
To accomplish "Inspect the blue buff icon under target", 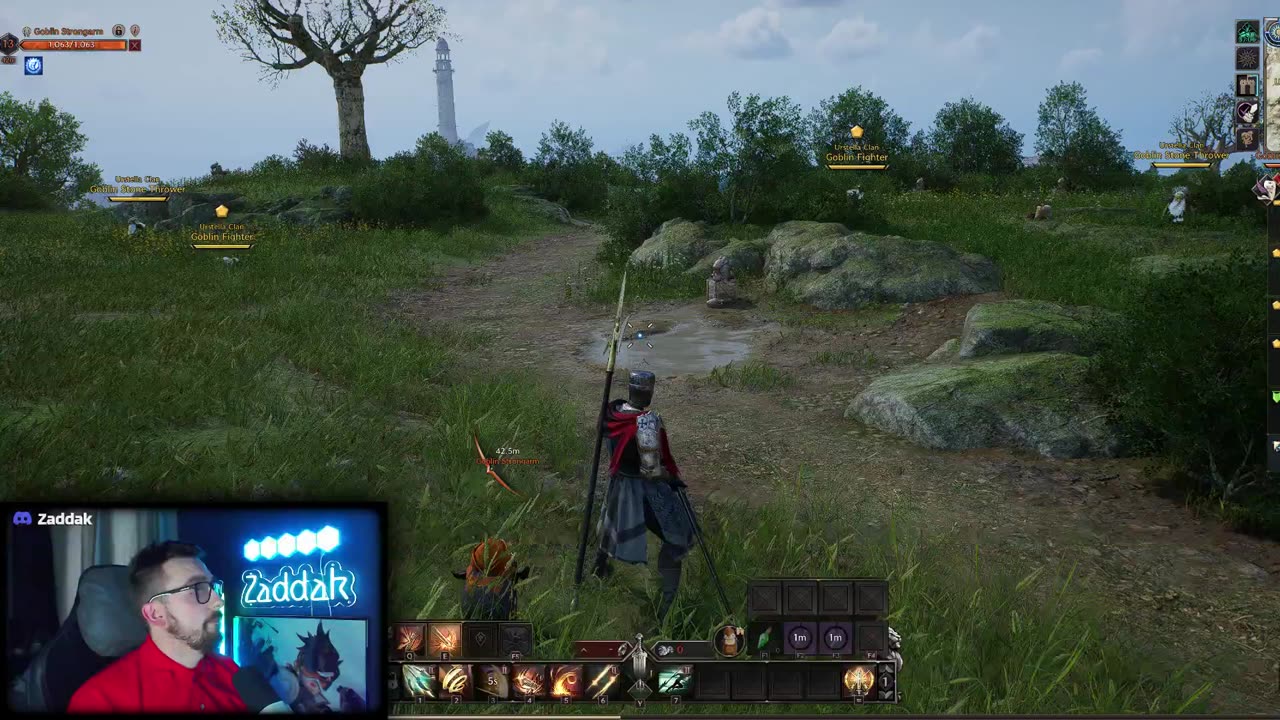I will coord(33,66).
